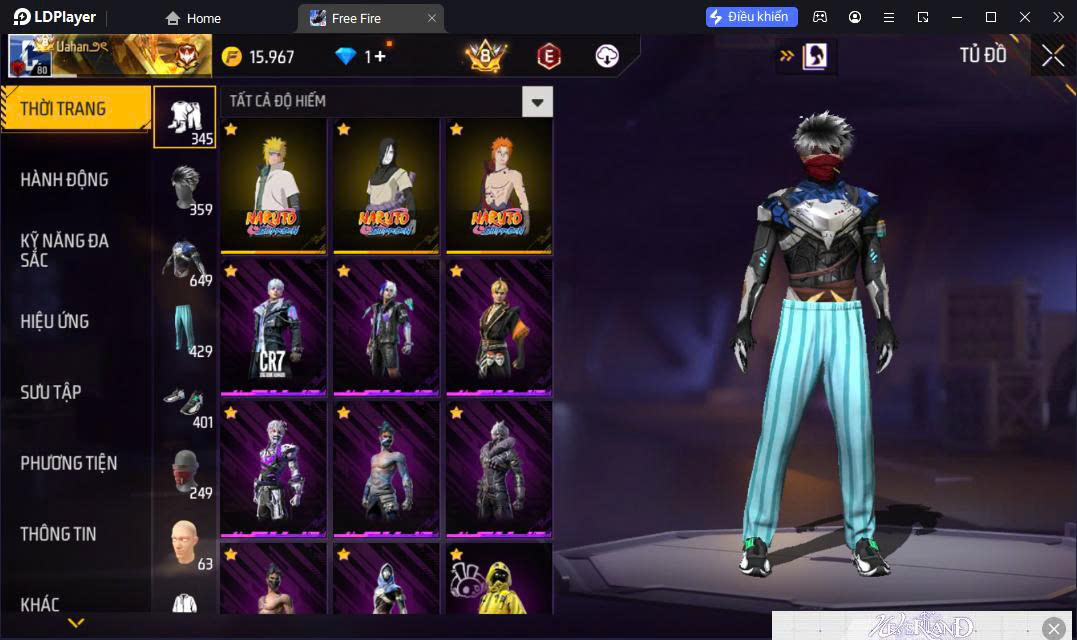Image resolution: width=1077 pixels, height=640 pixels.
Task: Click the gold coin currency icon
Action: (232, 56)
